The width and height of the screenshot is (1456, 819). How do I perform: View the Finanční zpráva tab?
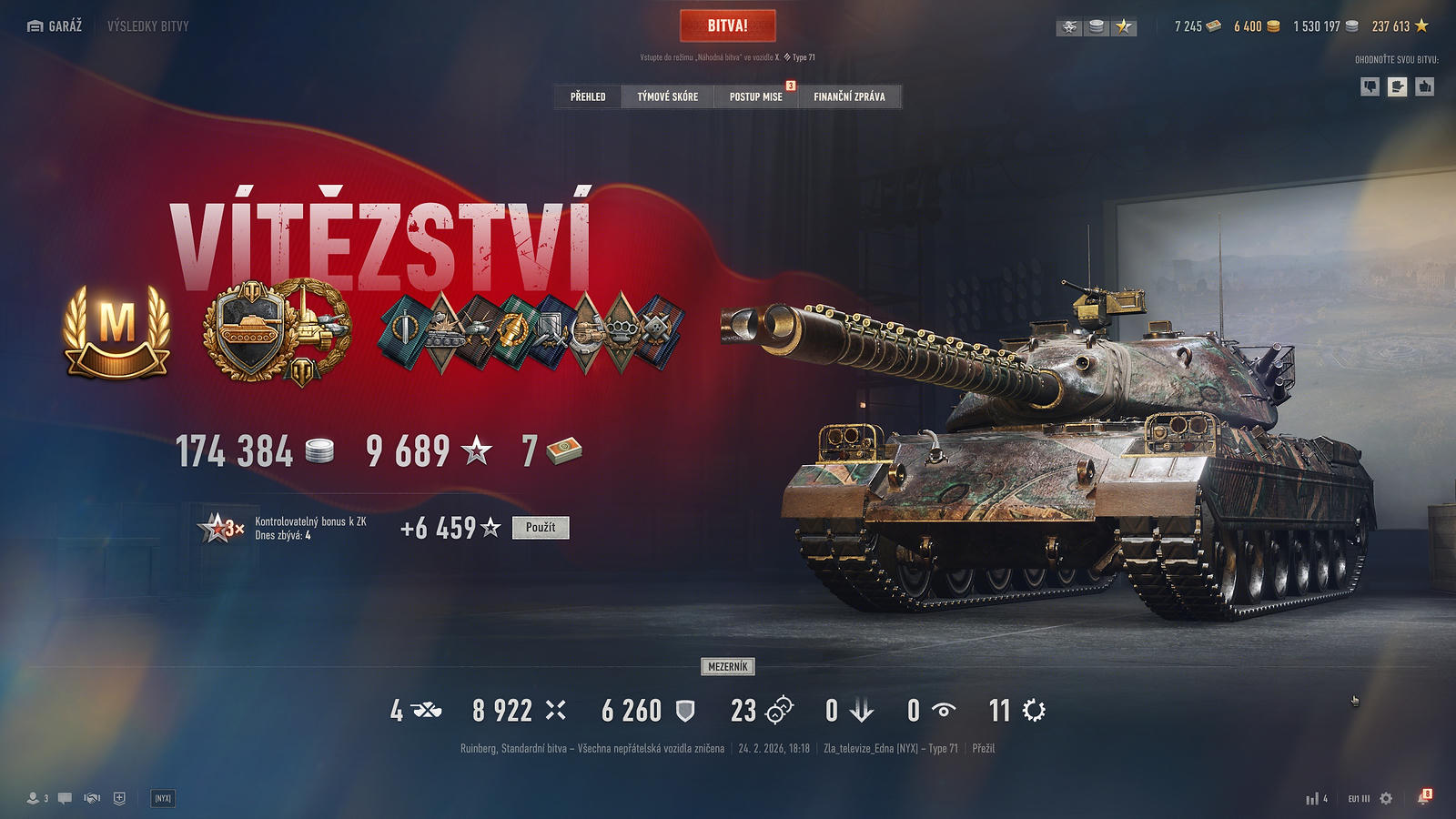click(849, 96)
